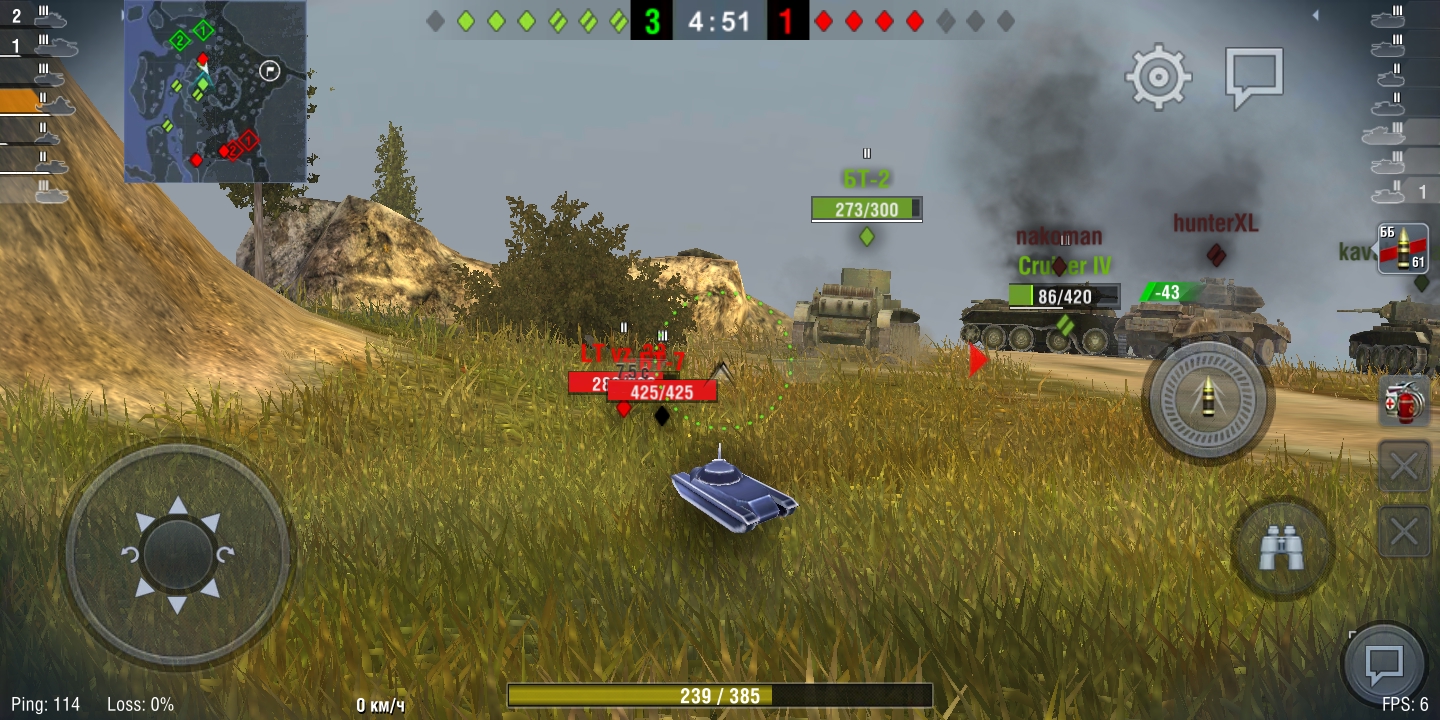Click the minimap
The height and width of the screenshot is (720, 1440).
(215, 92)
